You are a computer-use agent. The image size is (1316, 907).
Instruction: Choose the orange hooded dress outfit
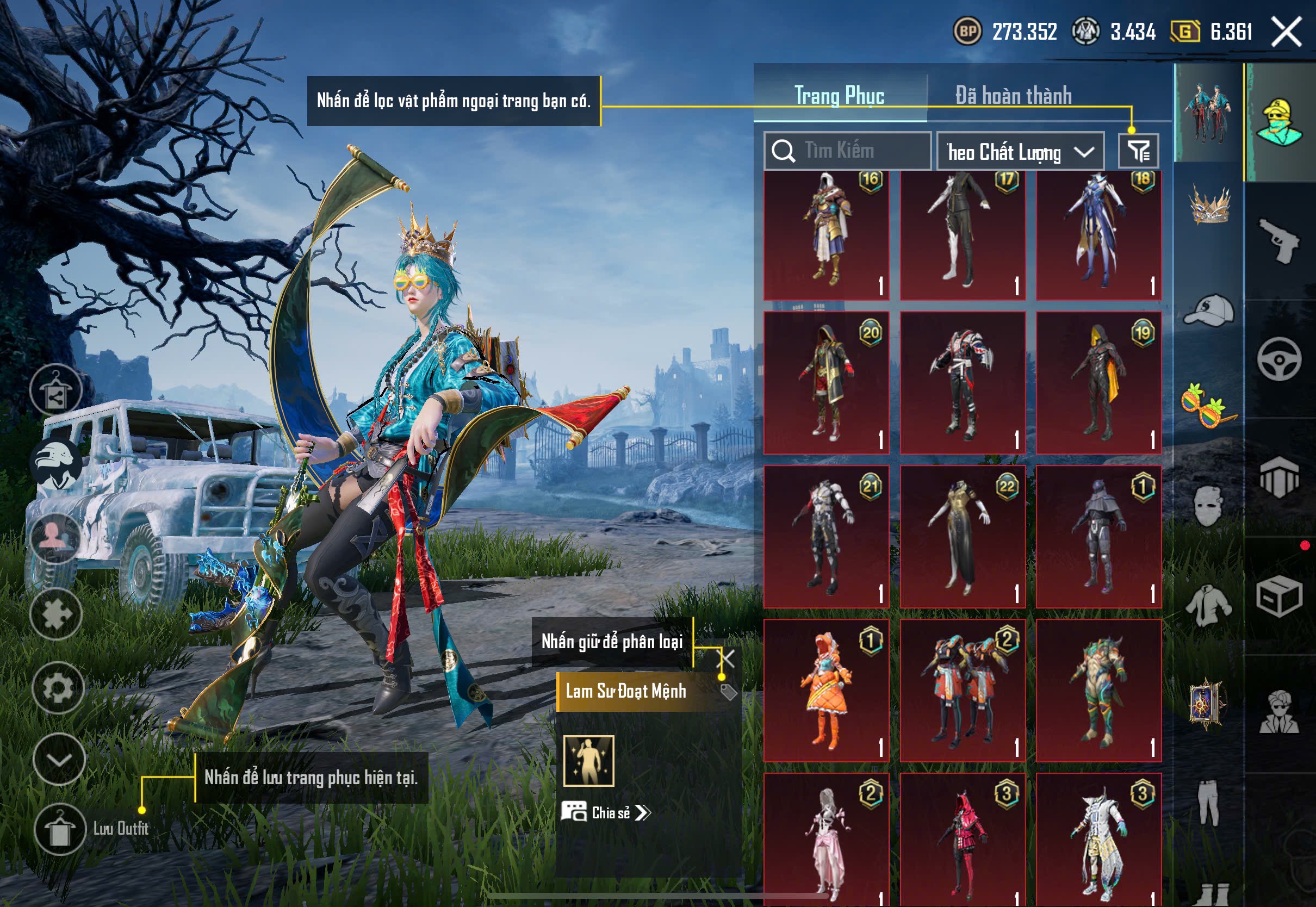tap(826, 690)
